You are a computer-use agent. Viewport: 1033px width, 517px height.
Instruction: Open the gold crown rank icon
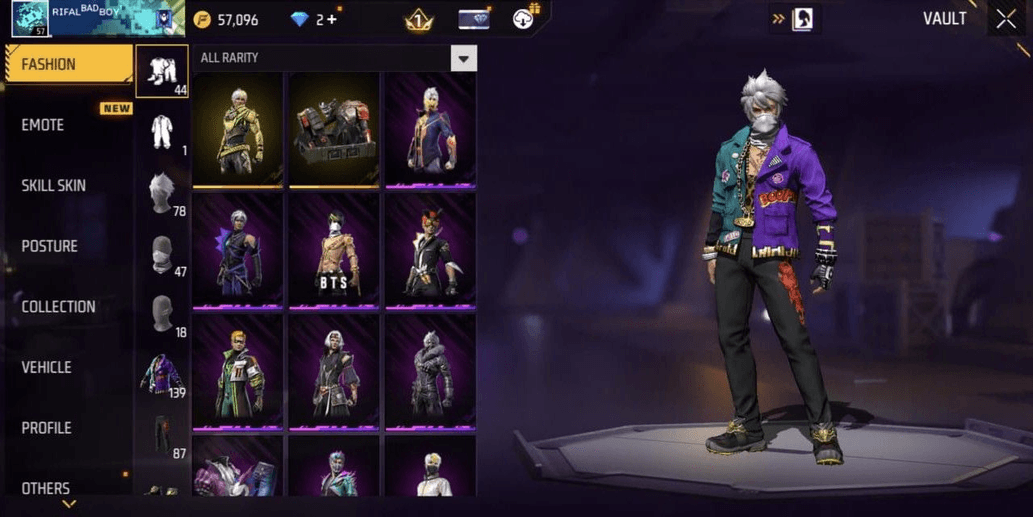pos(419,19)
